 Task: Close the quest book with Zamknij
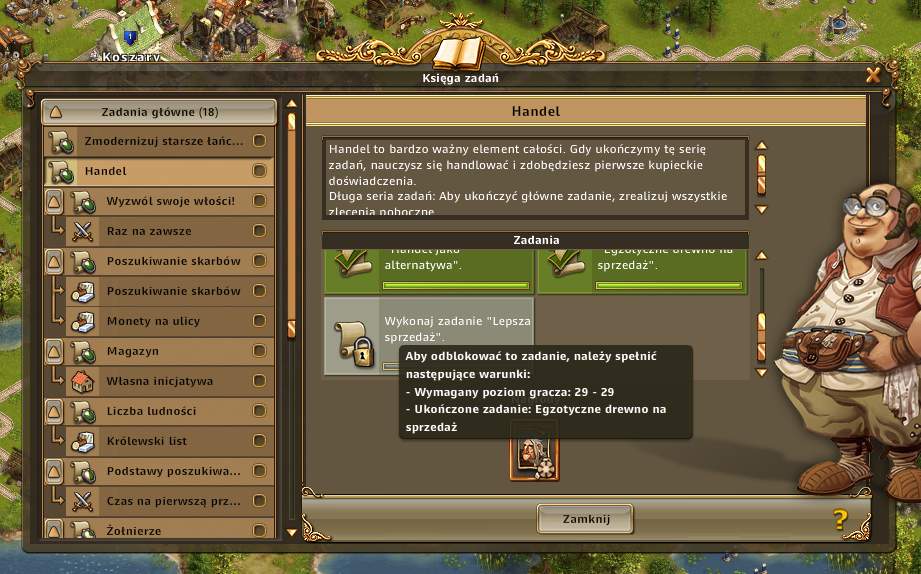tap(585, 518)
